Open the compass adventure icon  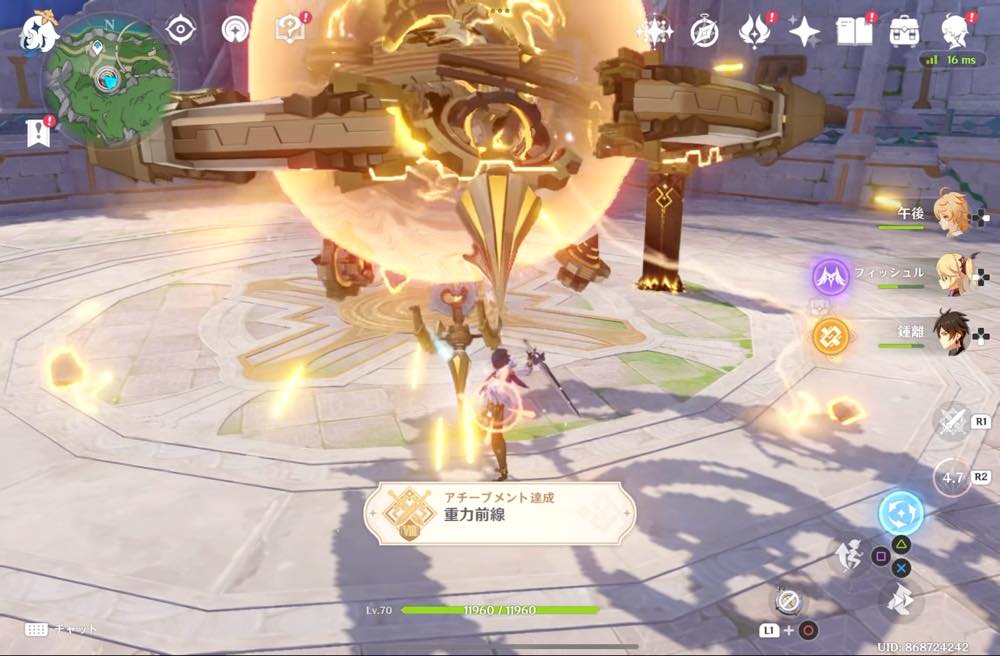(705, 32)
